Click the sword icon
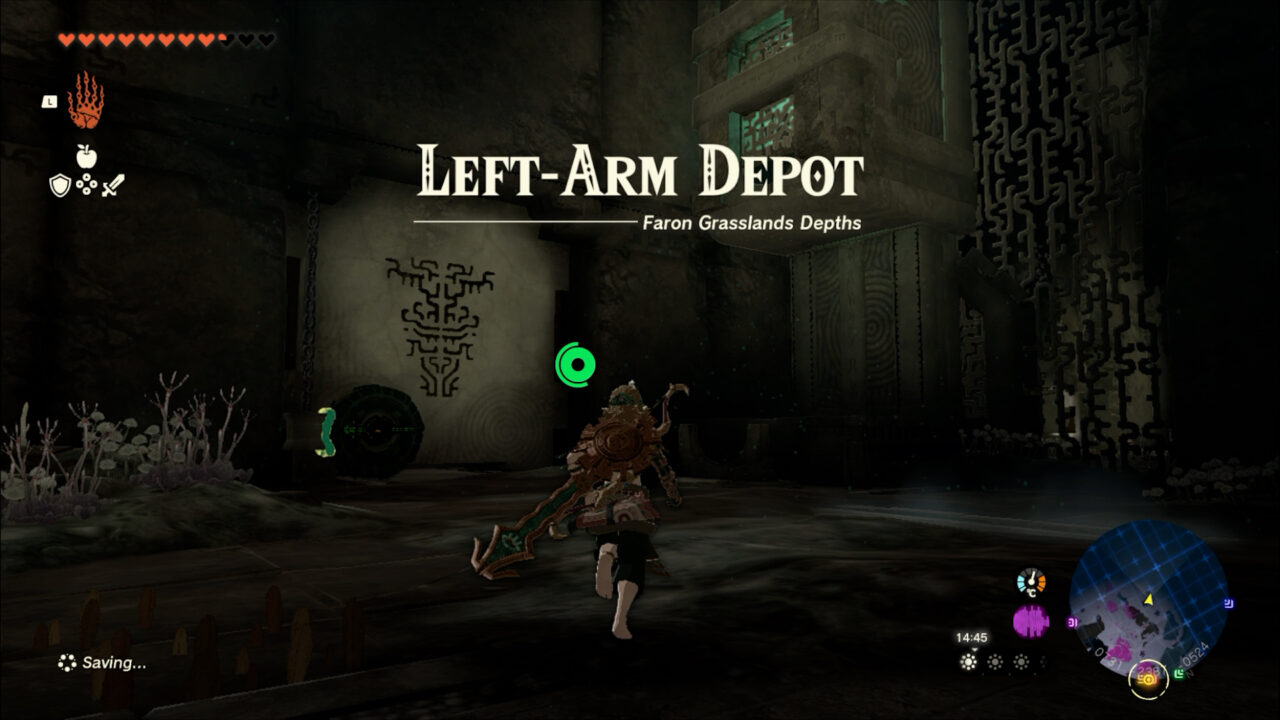The image size is (1280, 720). (x=114, y=185)
